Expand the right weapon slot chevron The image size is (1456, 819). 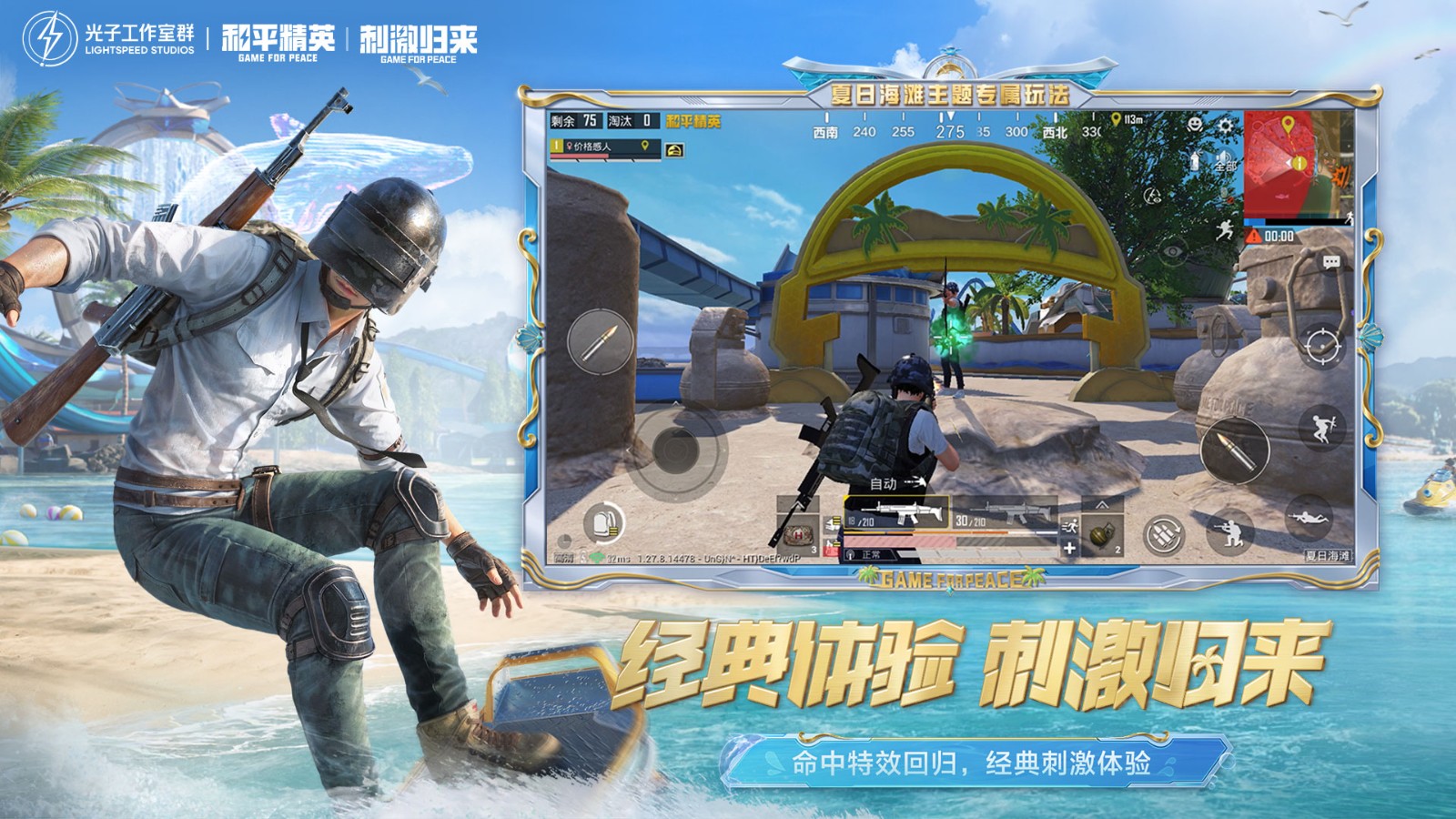[x=1102, y=506]
